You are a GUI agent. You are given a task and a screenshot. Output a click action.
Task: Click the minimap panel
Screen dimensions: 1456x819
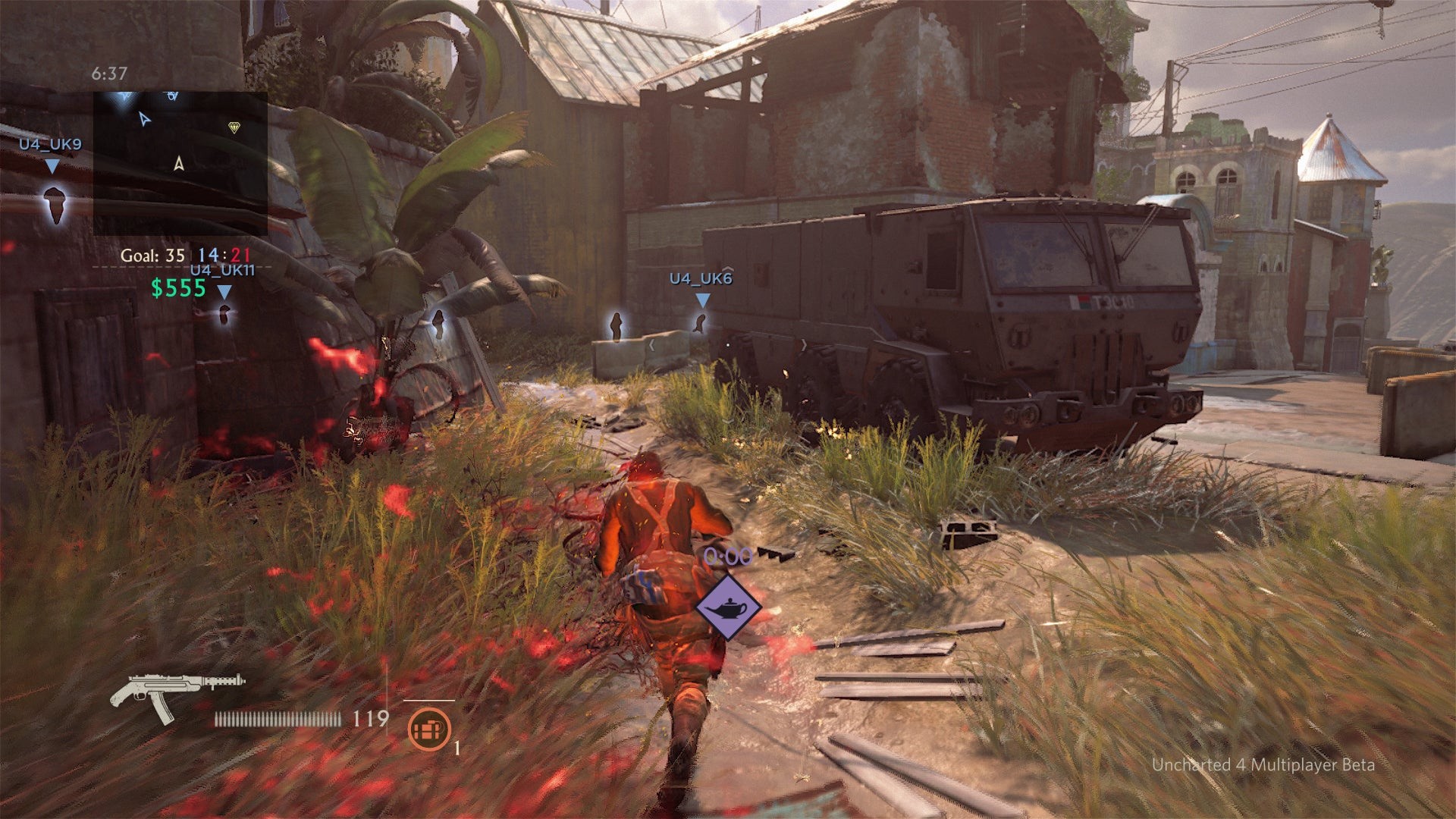tap(180, 163)
